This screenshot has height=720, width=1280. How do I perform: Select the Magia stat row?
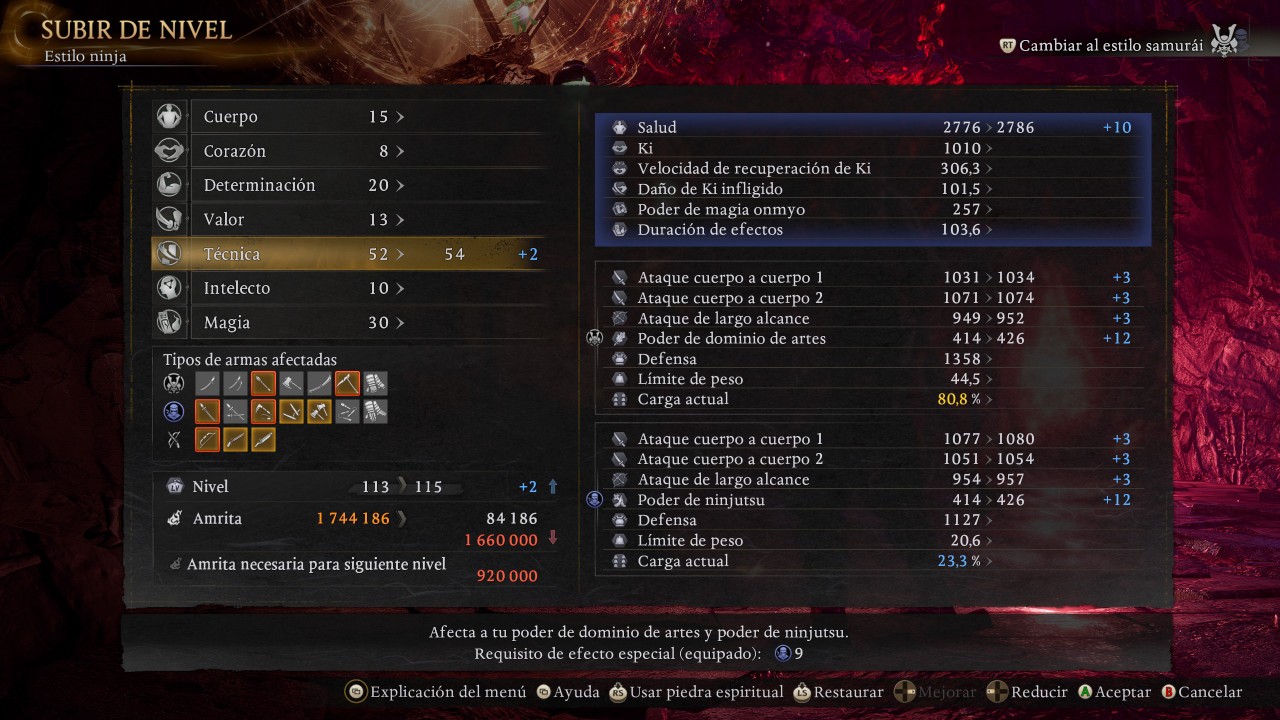click(x=300, y=323)
